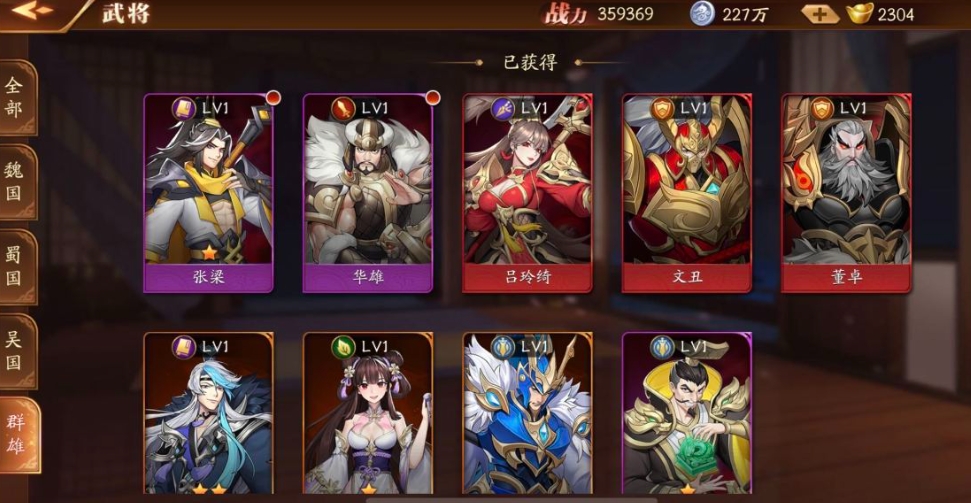Add gold ingots with the plus button
The height and width of the screenshot is (503, 971).
819,14
